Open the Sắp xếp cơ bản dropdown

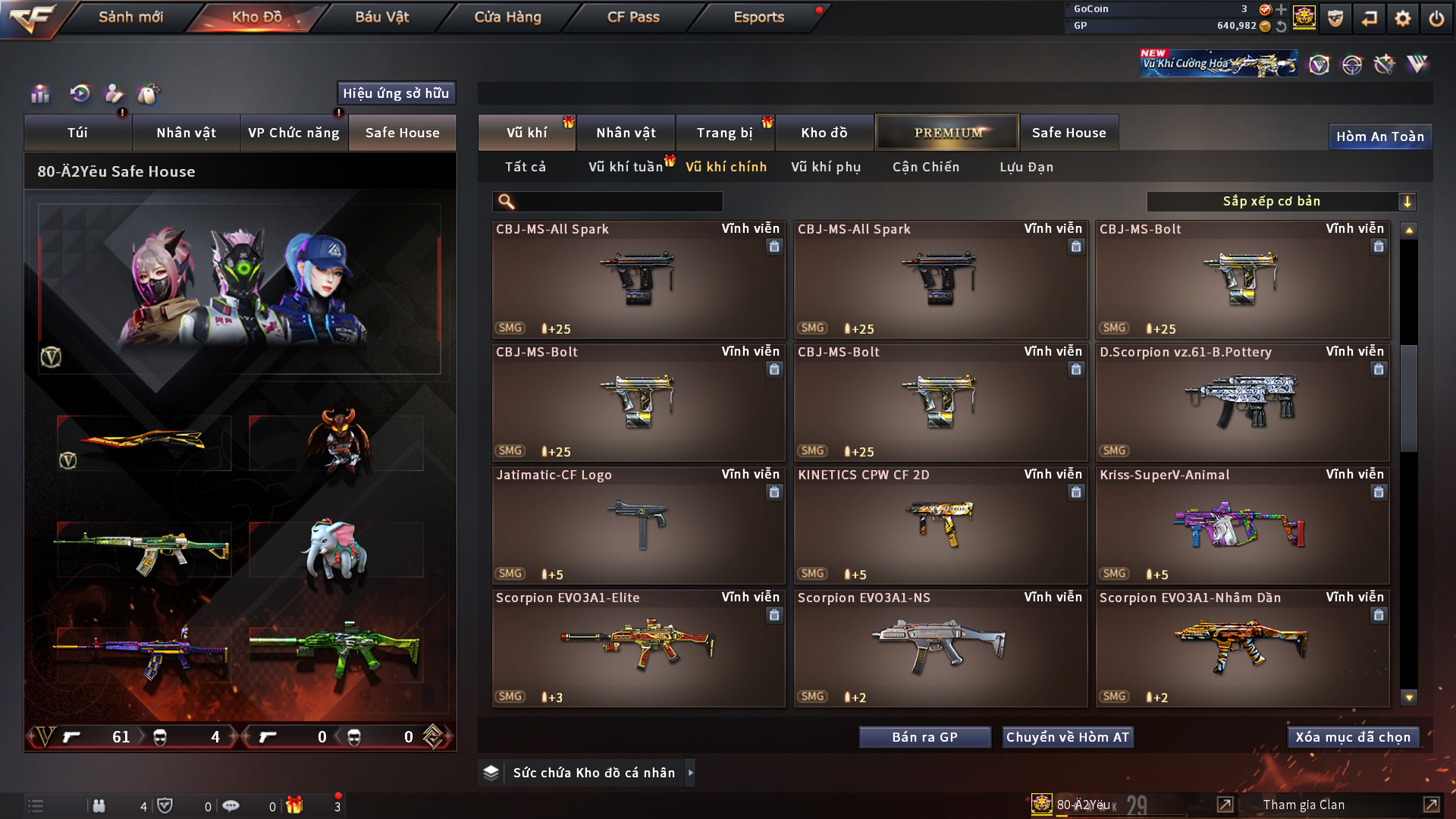click(1281, 202)
